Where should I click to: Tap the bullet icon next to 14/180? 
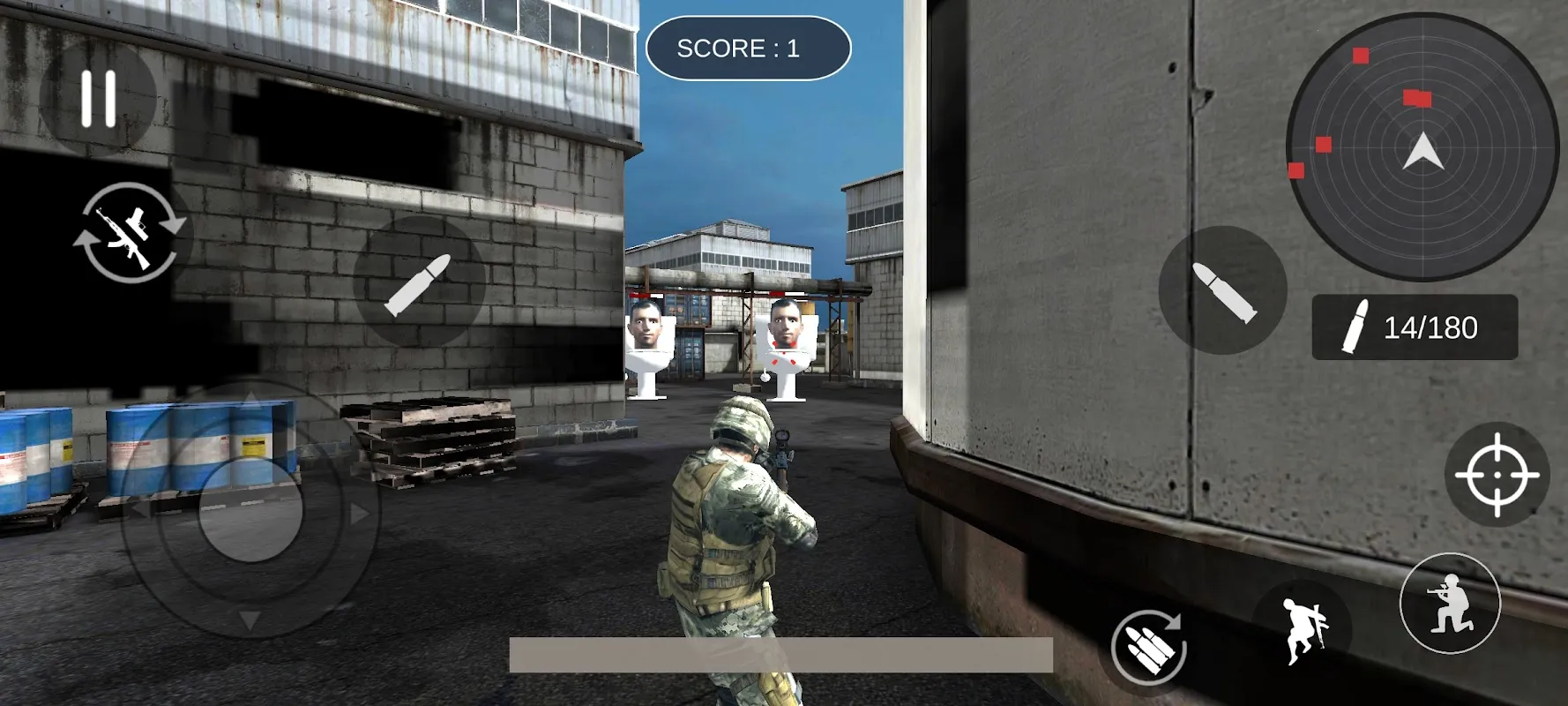tap(1354, 327)
